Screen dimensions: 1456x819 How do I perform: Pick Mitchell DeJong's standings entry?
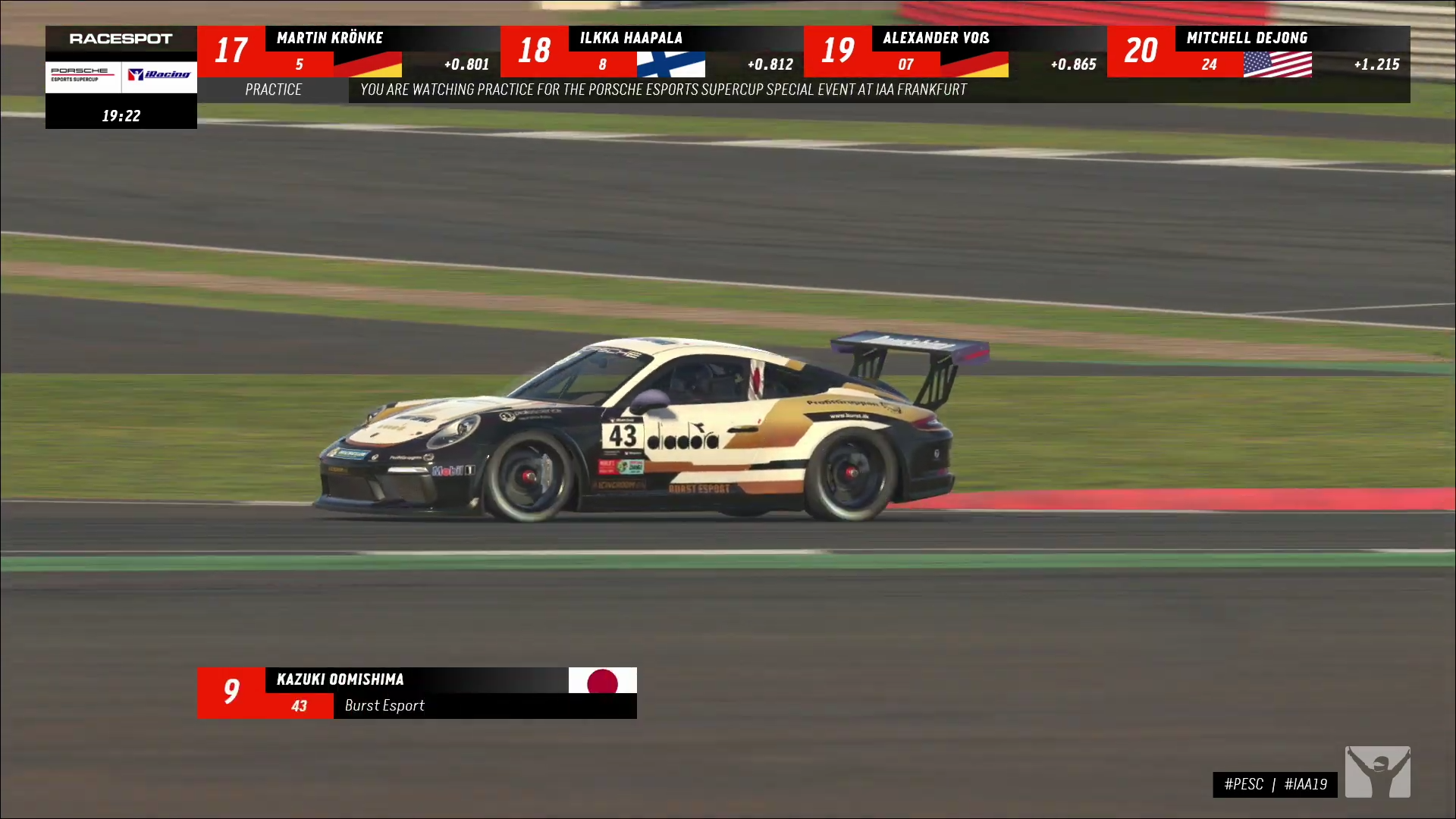click(x=1258, y=51)
